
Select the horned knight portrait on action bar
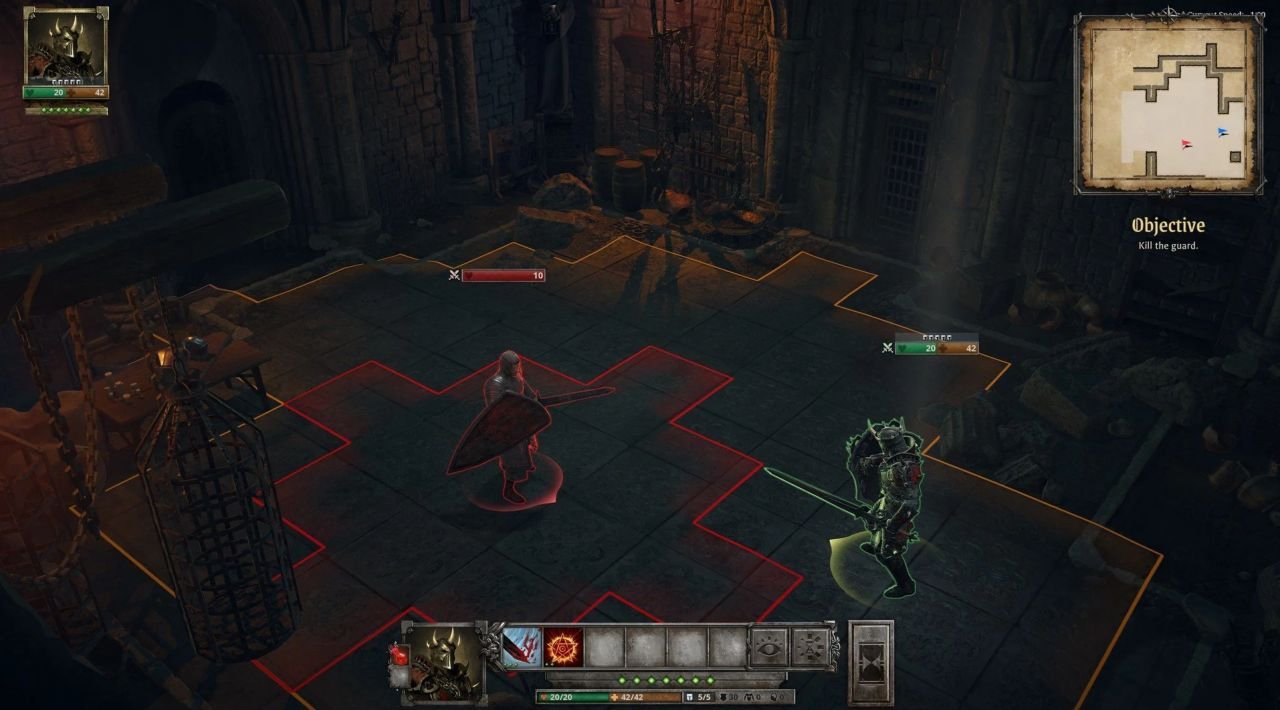[443, 660]
